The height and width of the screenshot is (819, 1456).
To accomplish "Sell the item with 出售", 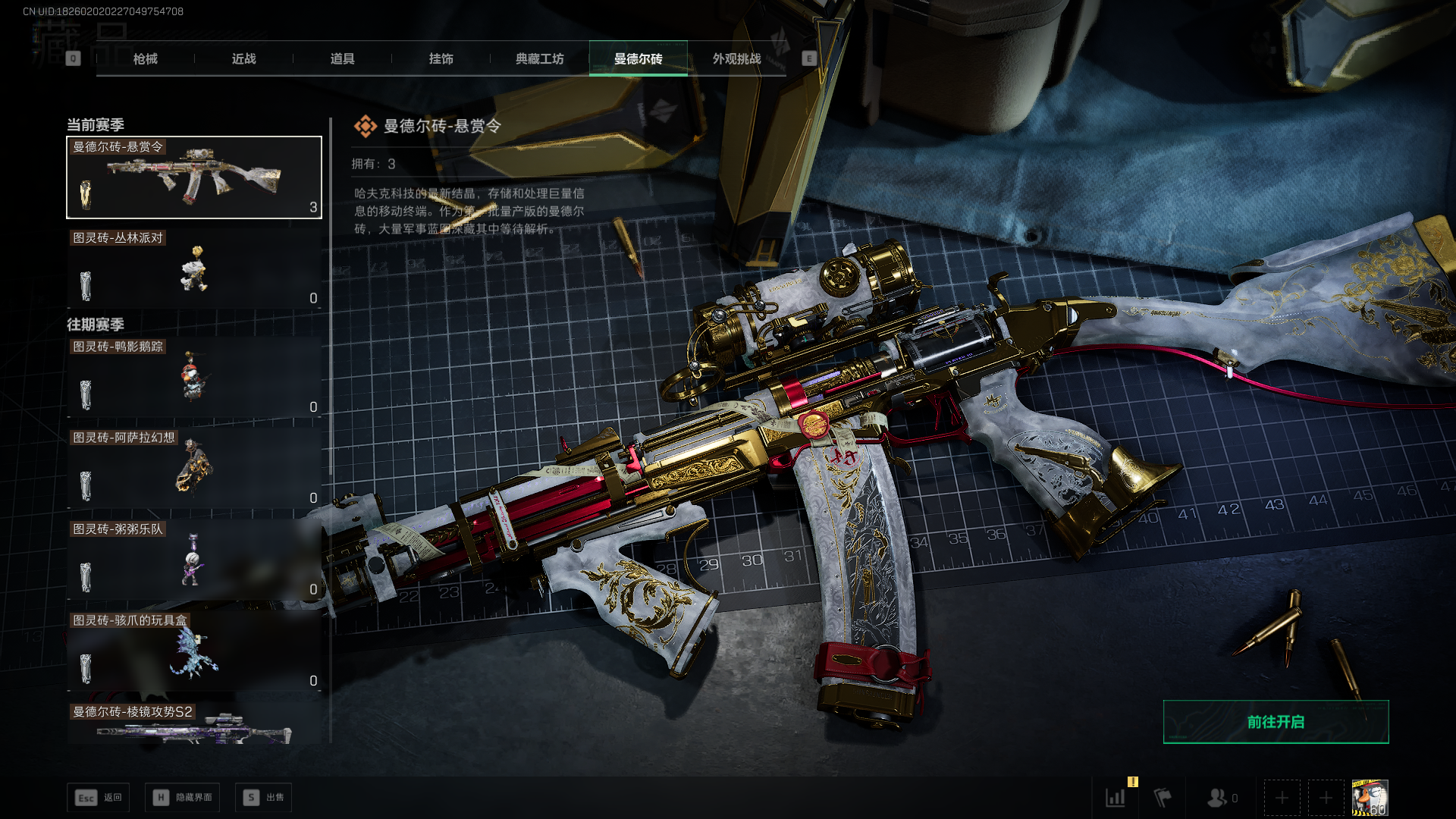I will [264, 797].
